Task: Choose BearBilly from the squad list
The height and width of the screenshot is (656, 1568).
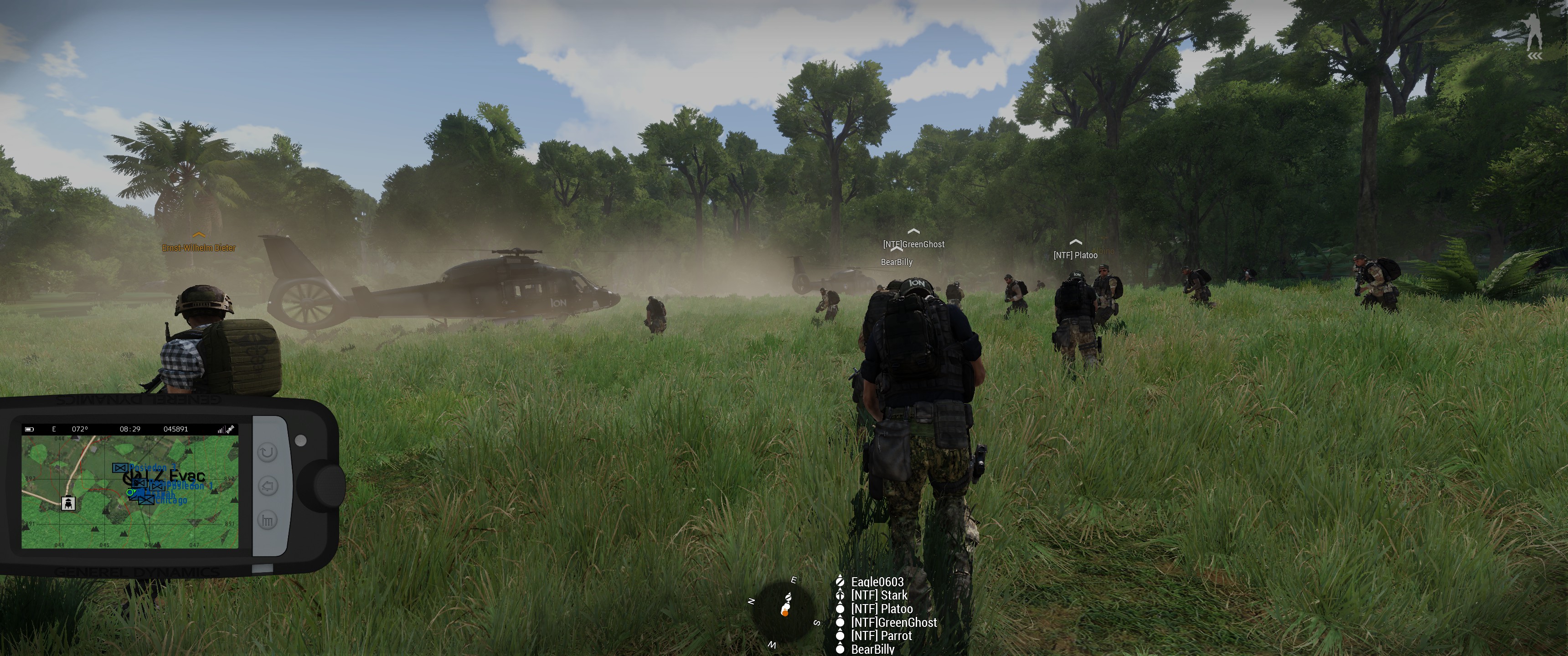Action: [873, 649]
